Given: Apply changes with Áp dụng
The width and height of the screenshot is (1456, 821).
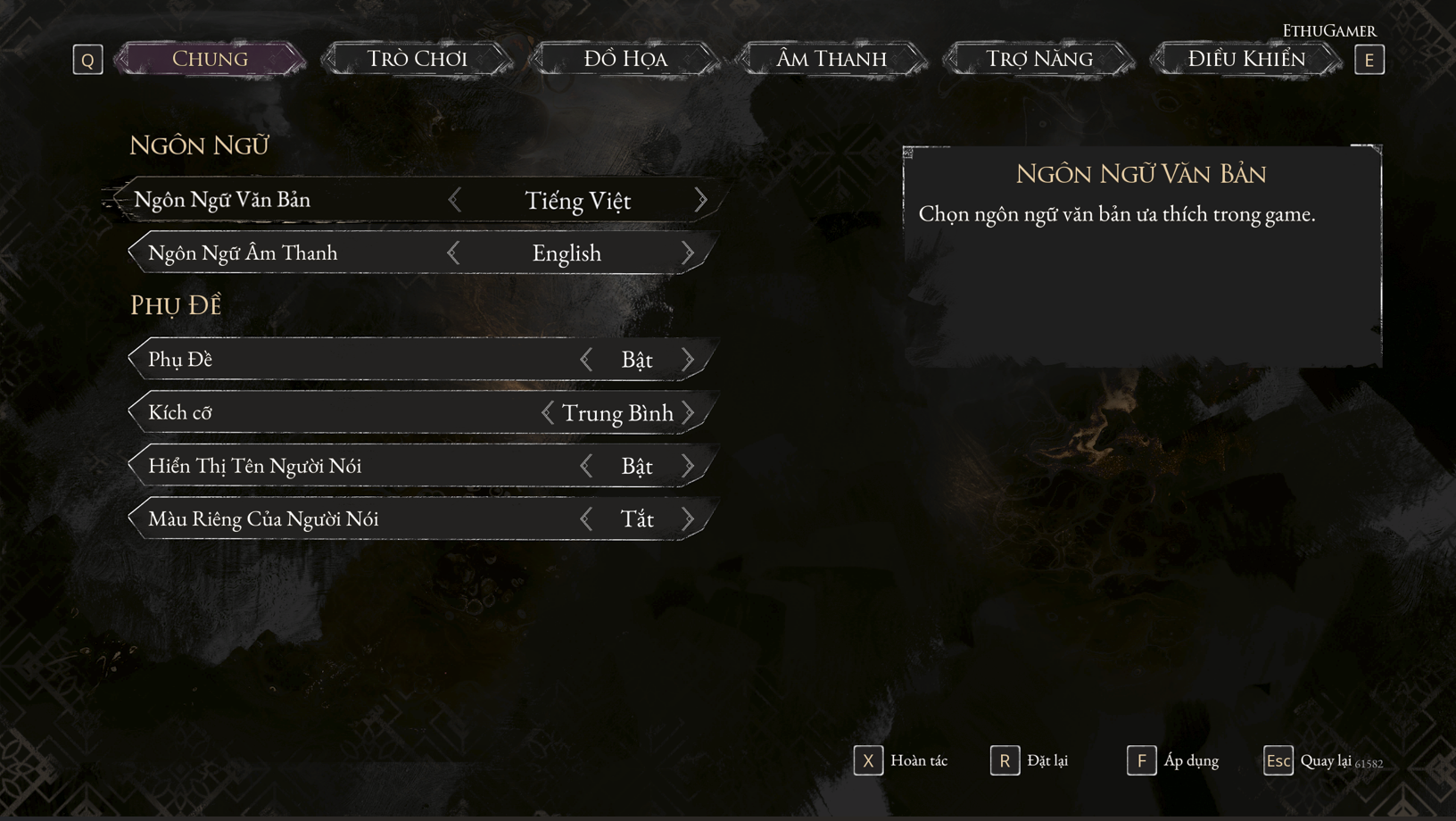Looking at the screenshot, I should pyautogui.click(x=1173, y=761).
